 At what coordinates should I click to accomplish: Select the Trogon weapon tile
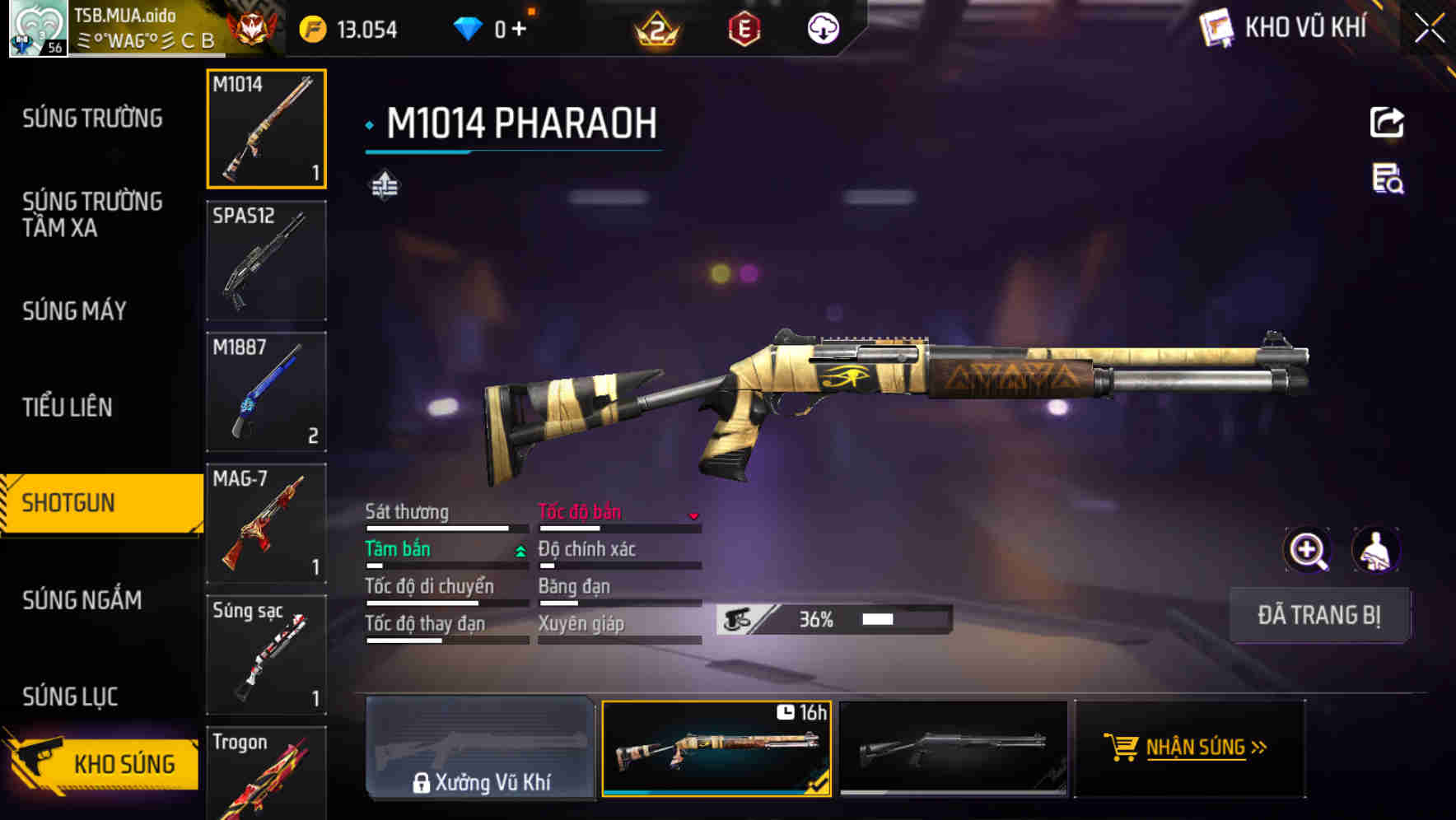point(266,774)
